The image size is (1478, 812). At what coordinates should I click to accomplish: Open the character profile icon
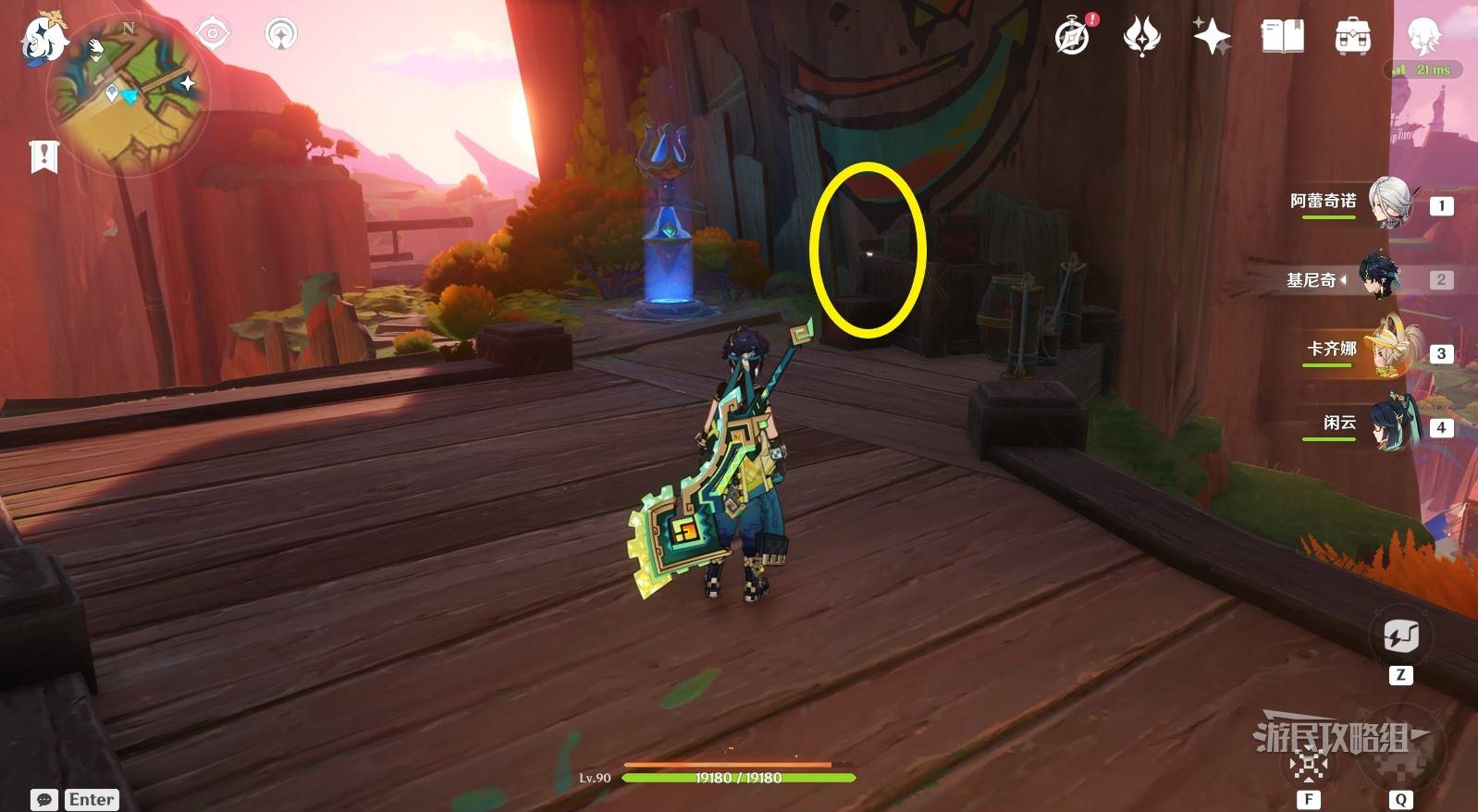click(x=1423, y=36)
